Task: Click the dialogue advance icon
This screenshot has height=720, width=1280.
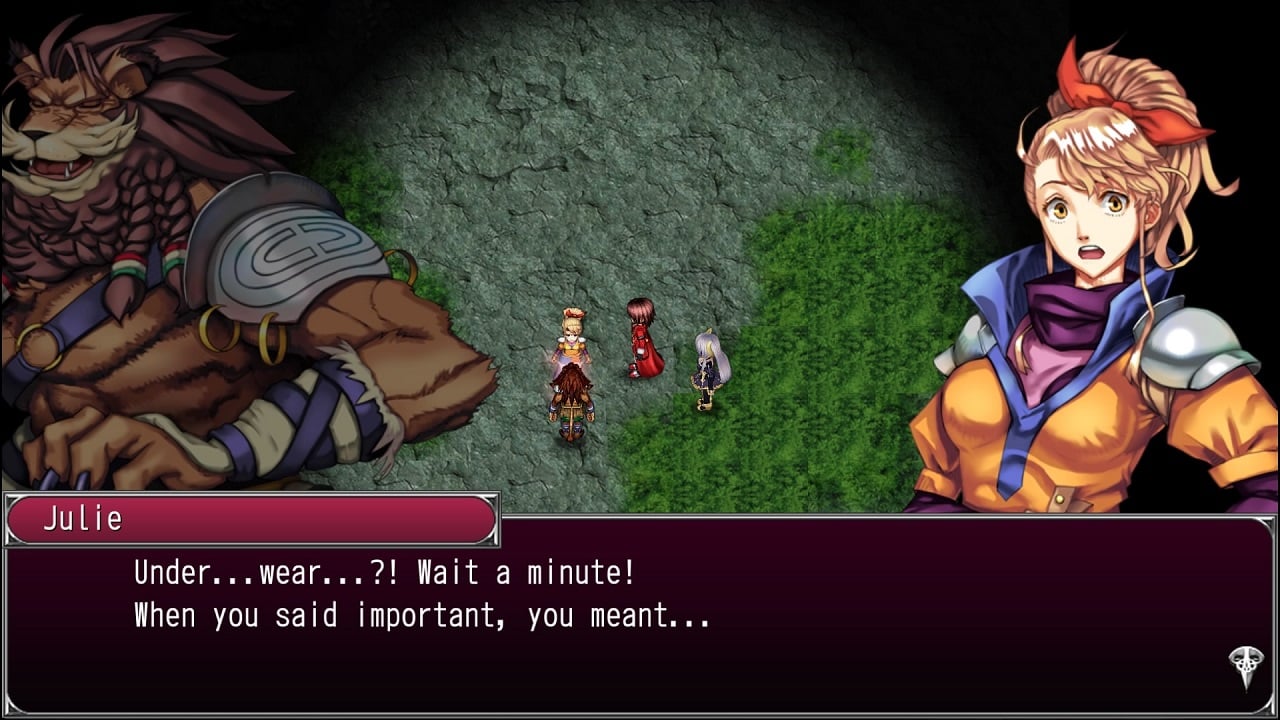Action: 1246,666
